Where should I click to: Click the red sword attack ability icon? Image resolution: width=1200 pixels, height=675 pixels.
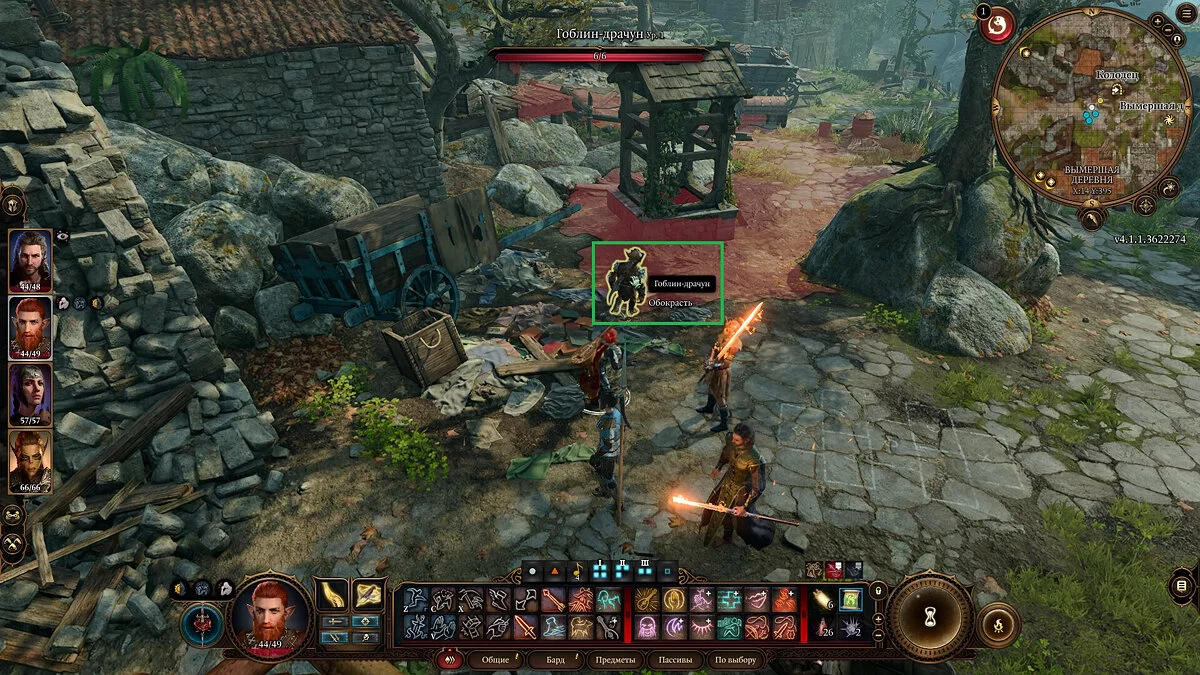click(x=525, y=628)
